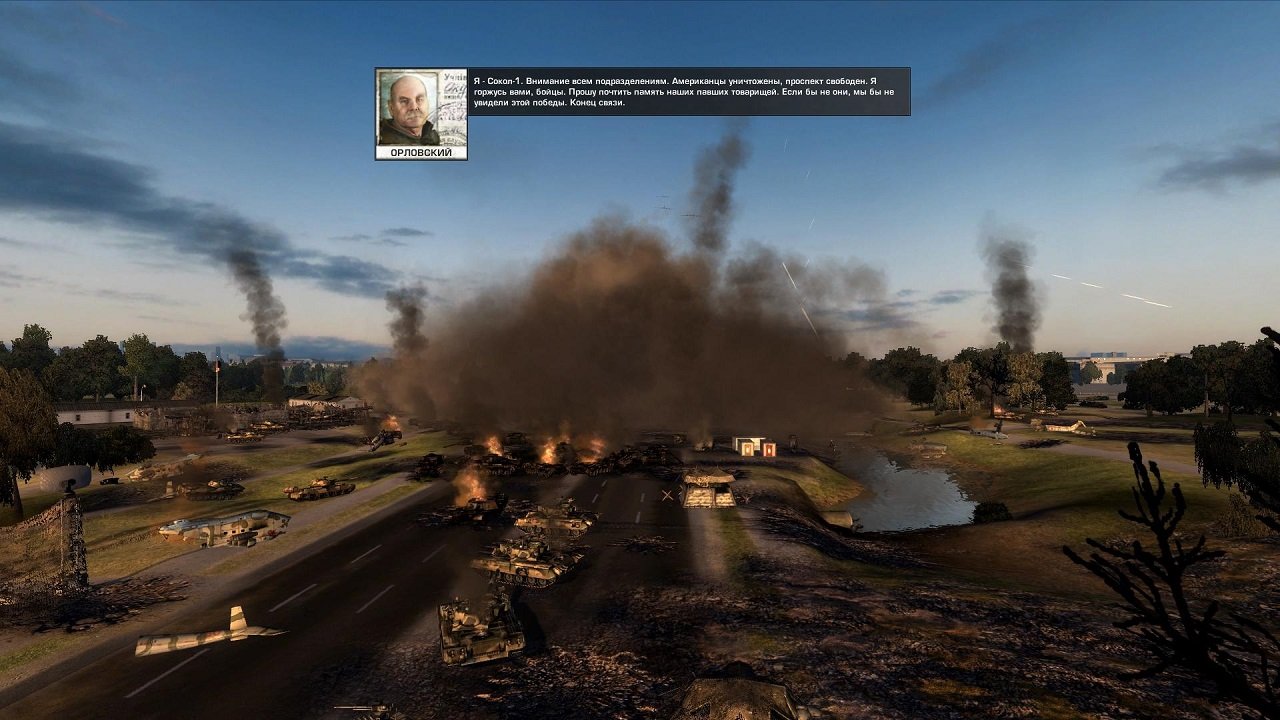Screen dimensions: 1280x720
Task: Click the burning camouflaged command tent
Action: click(x=707, y=477)
